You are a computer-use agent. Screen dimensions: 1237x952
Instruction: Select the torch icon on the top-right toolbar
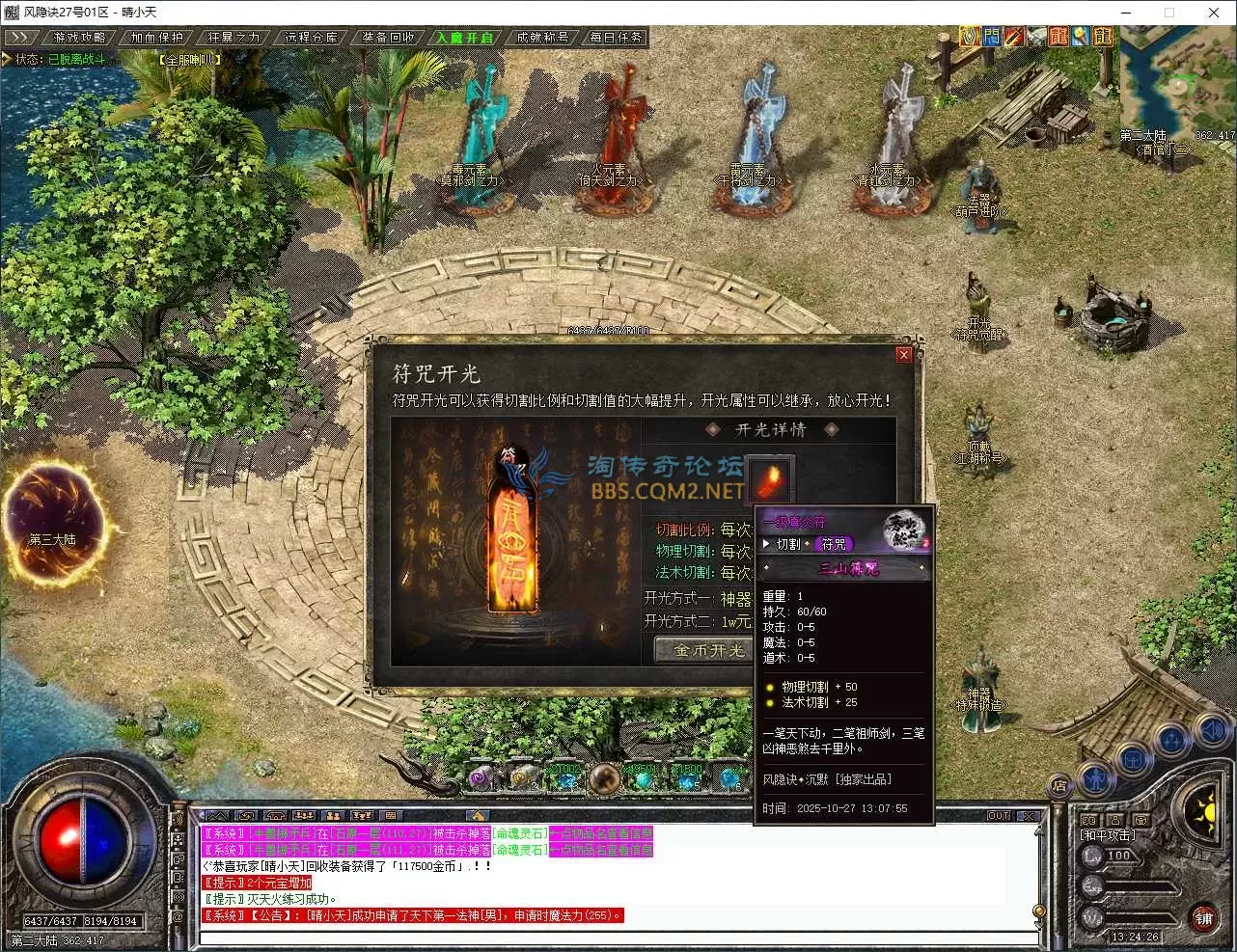tap(1079, 36)
